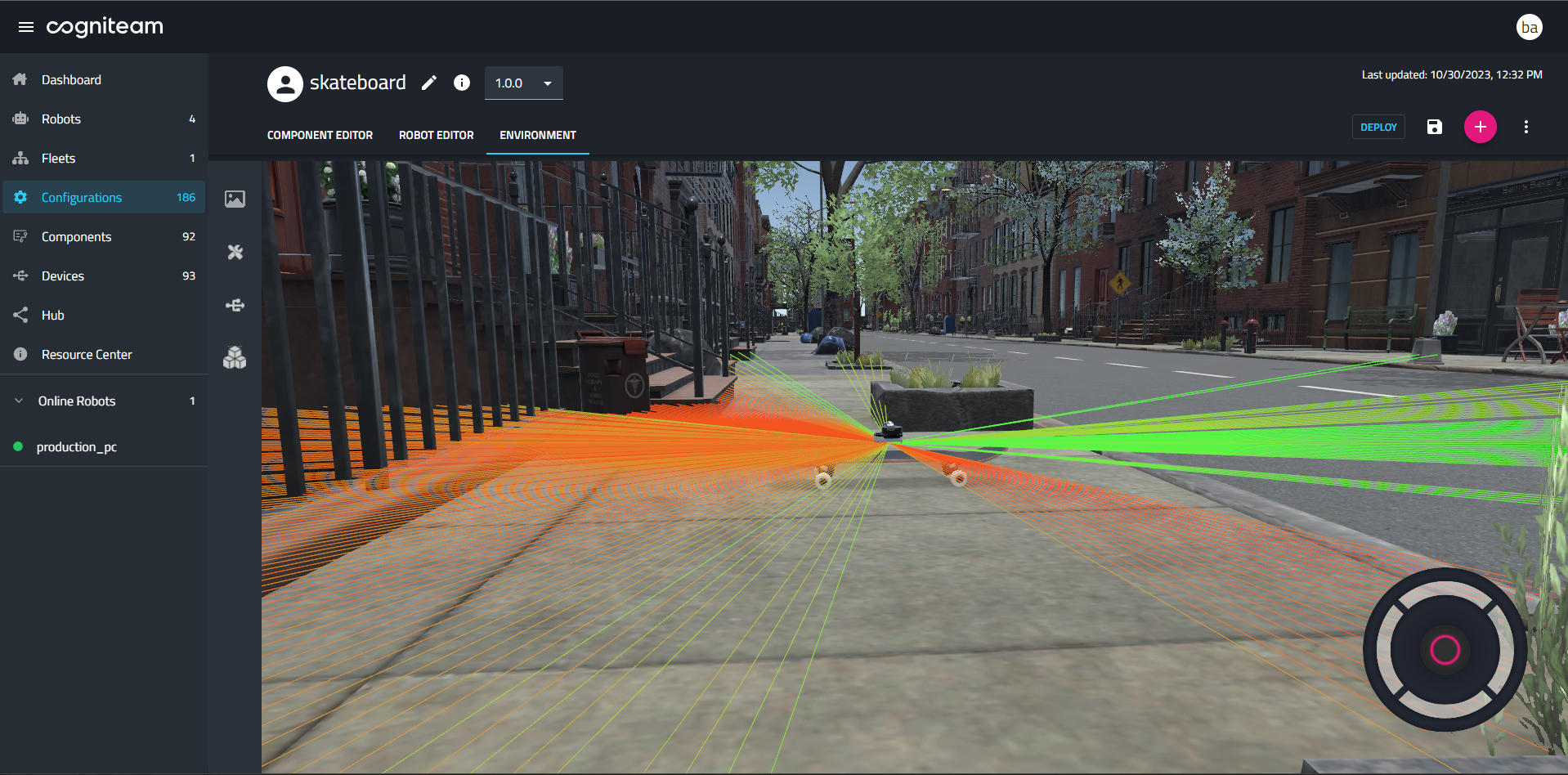This screenshot has height=775, width=1568.
Task: Toggle the production_pc online status indicator
Action: [17, 446]
